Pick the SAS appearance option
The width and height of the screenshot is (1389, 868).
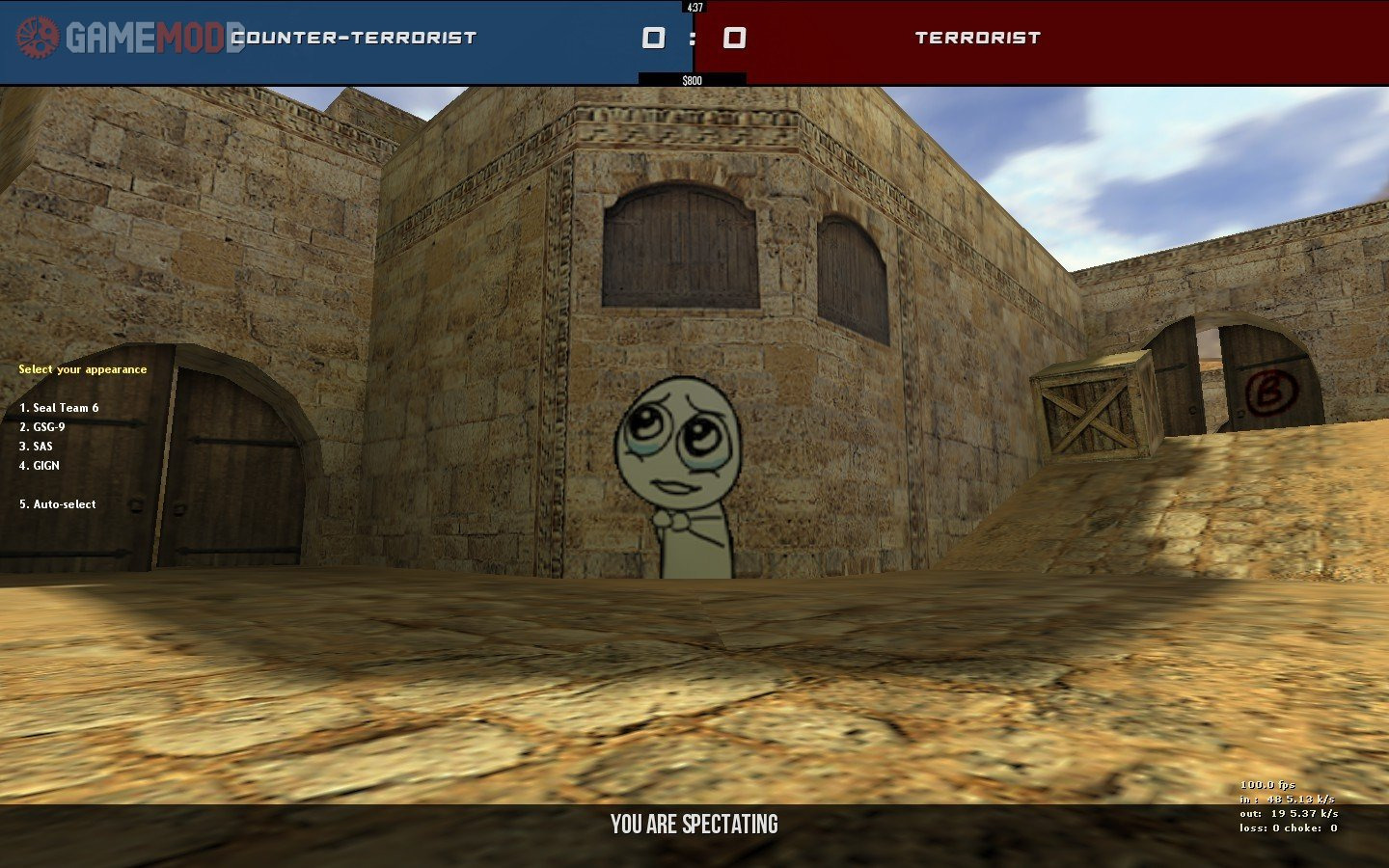coord(37,447)
